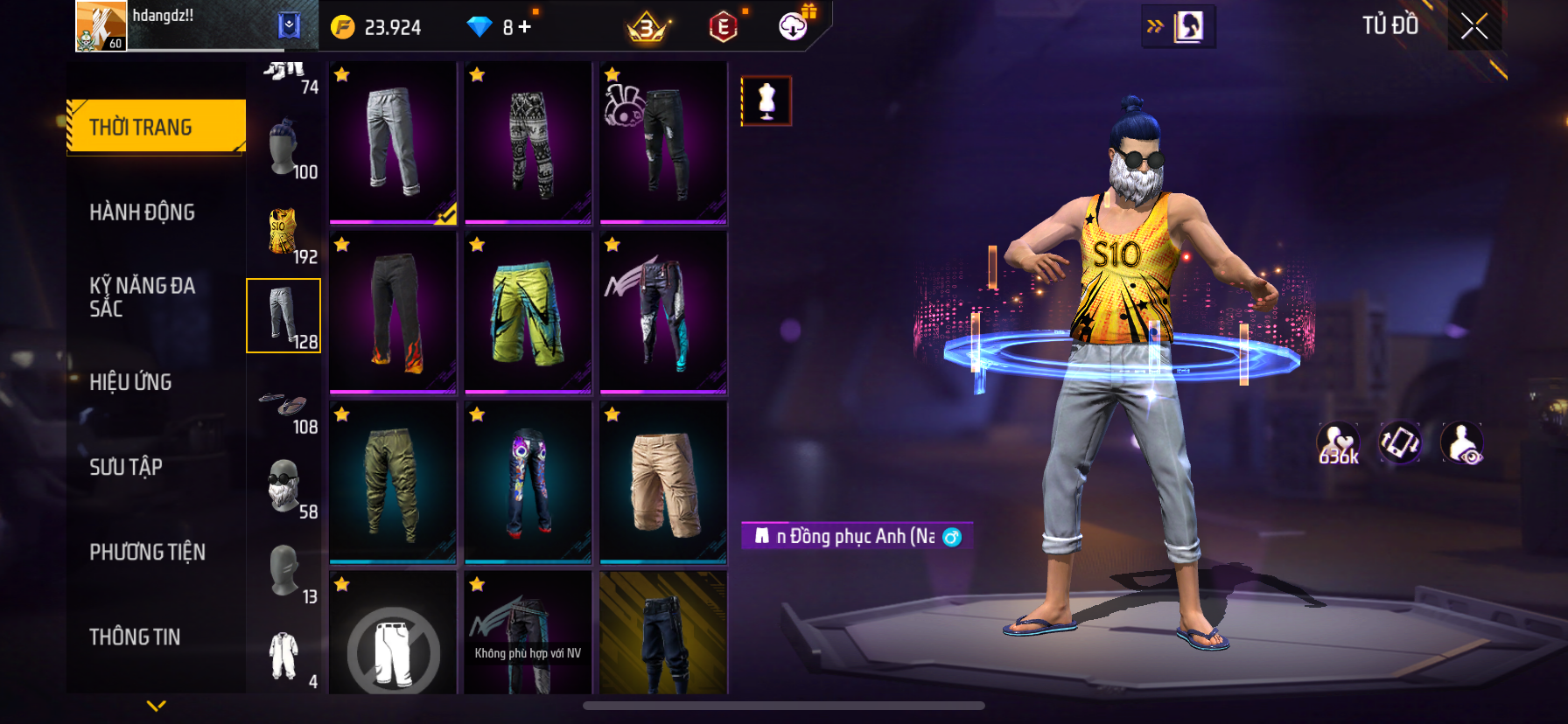Open the mannequin outfit preset button
This screenshot has width=1568, height=724.
pos(766,101)
